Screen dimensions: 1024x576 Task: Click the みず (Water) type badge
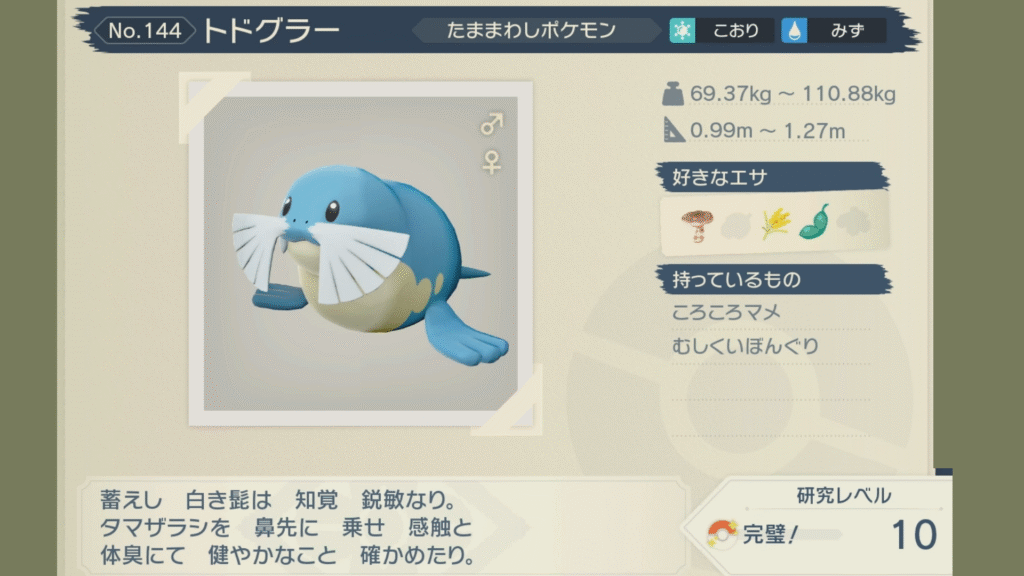point(834,30)
